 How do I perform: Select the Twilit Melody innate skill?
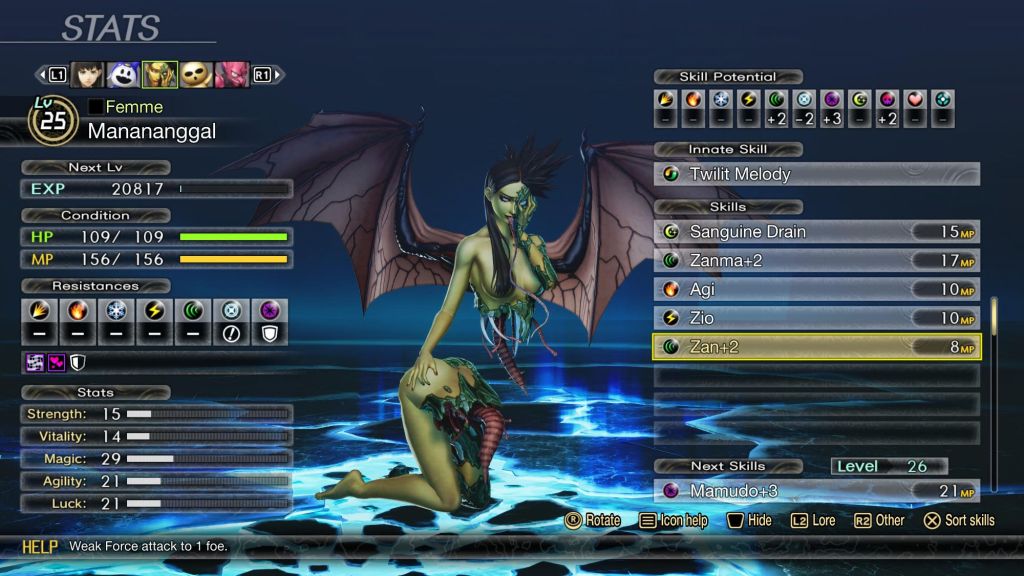point(817,174)
